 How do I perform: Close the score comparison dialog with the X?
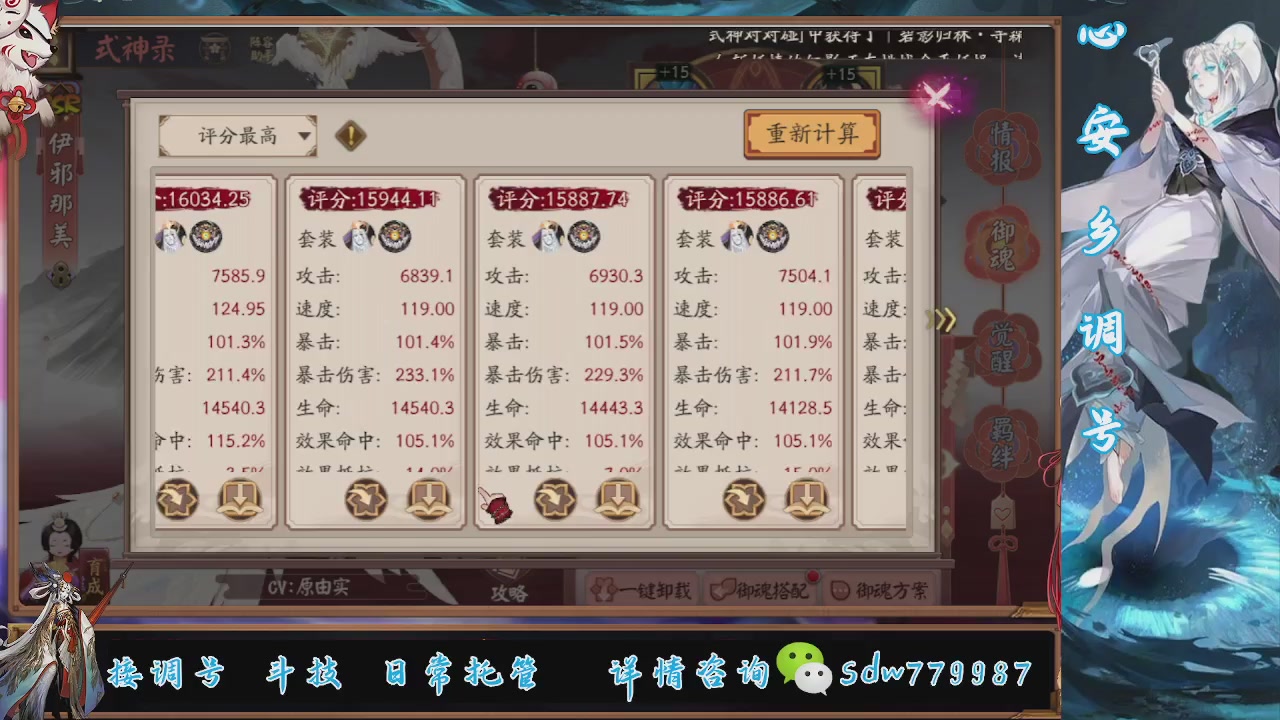pos(936,96)
